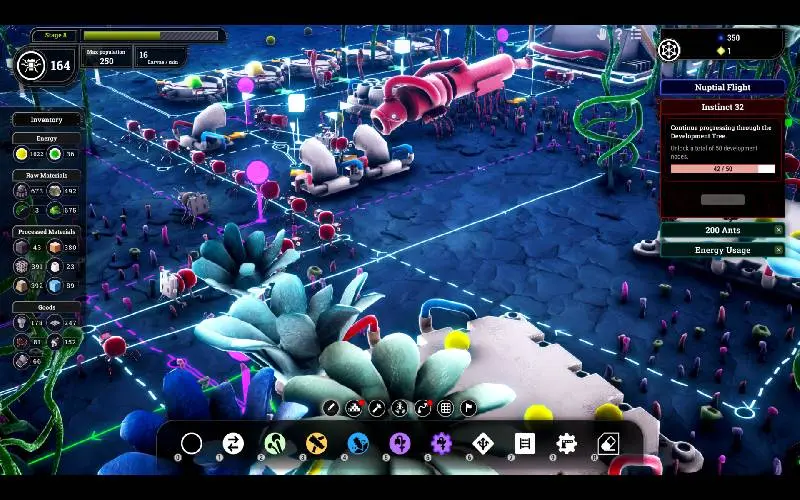Activate the eraser tool
Image resolution: width=800 pixels, height=500 pixels.
tap(608, 443)
